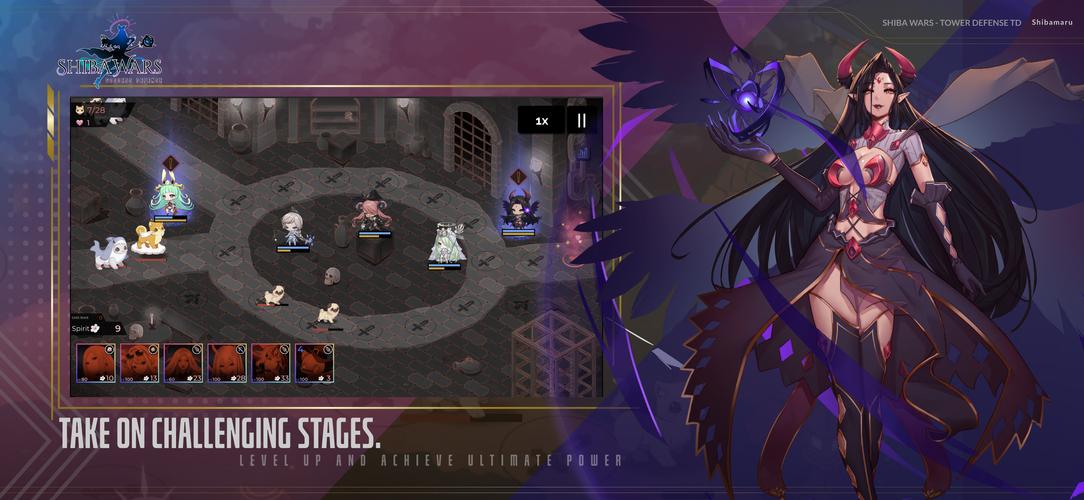Pause the battle
This screenshot has height=500, width=1084.
pyautogui.click(x=581, y=121)
